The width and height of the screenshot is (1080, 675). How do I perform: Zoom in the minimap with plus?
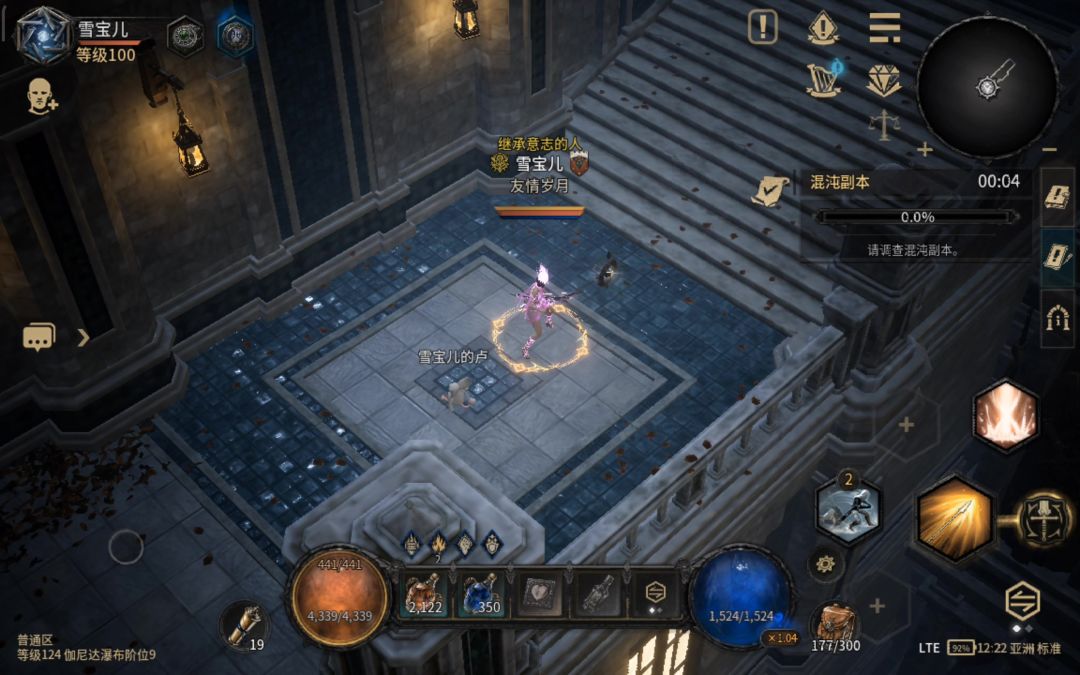point(925,150)
